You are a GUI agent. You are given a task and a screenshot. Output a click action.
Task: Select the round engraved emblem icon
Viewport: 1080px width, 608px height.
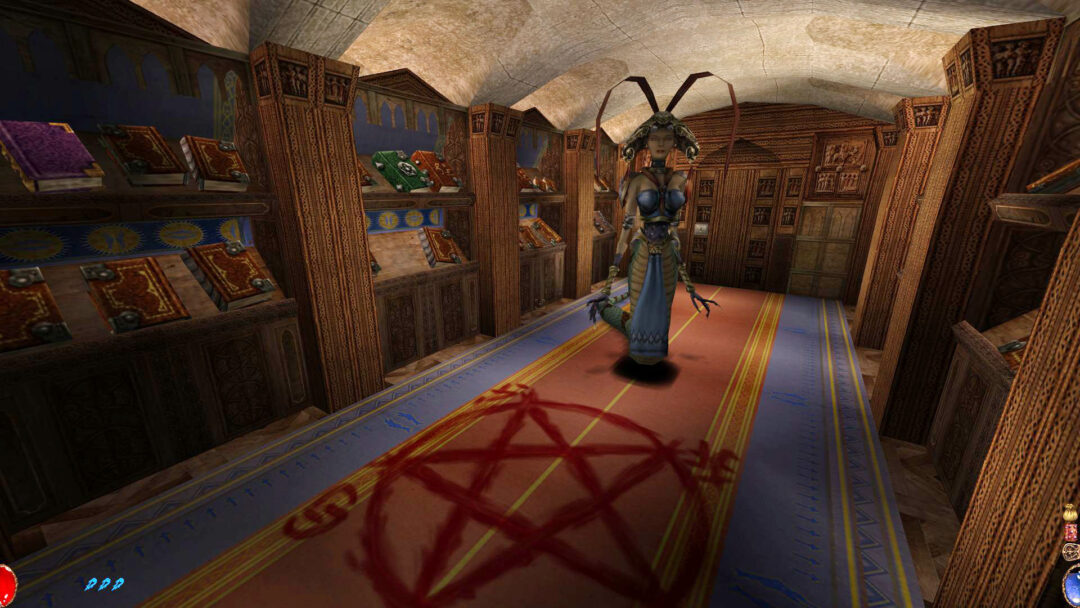point(1071,551)
